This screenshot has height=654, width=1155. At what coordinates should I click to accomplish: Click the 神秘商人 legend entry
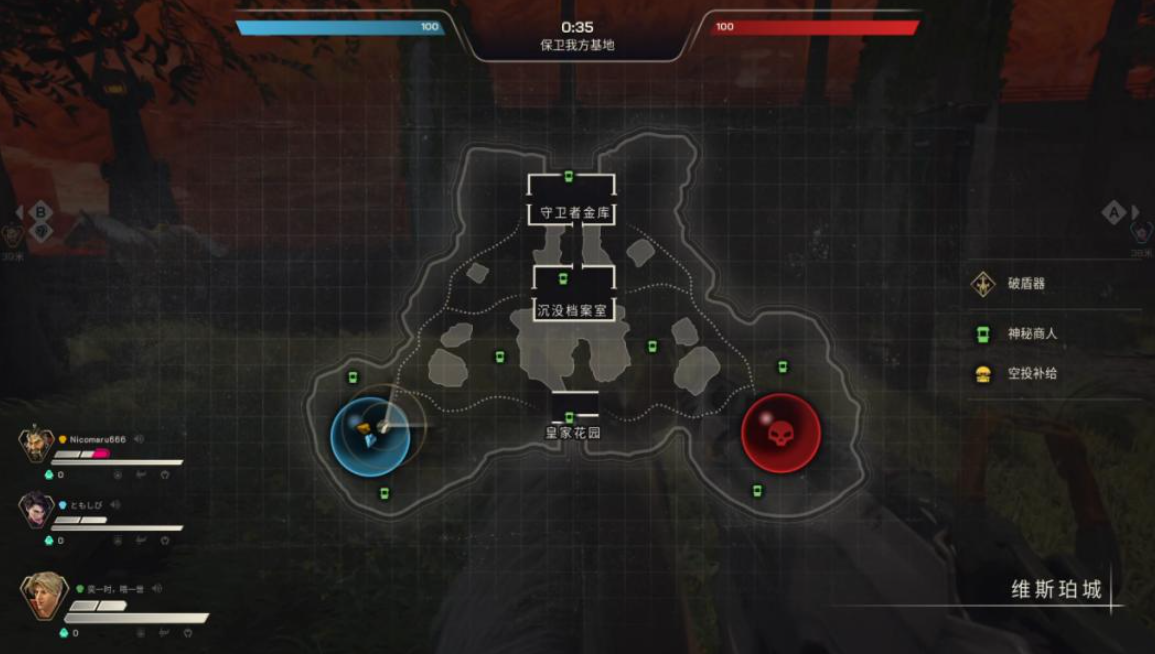click(x=1032, y=334)
